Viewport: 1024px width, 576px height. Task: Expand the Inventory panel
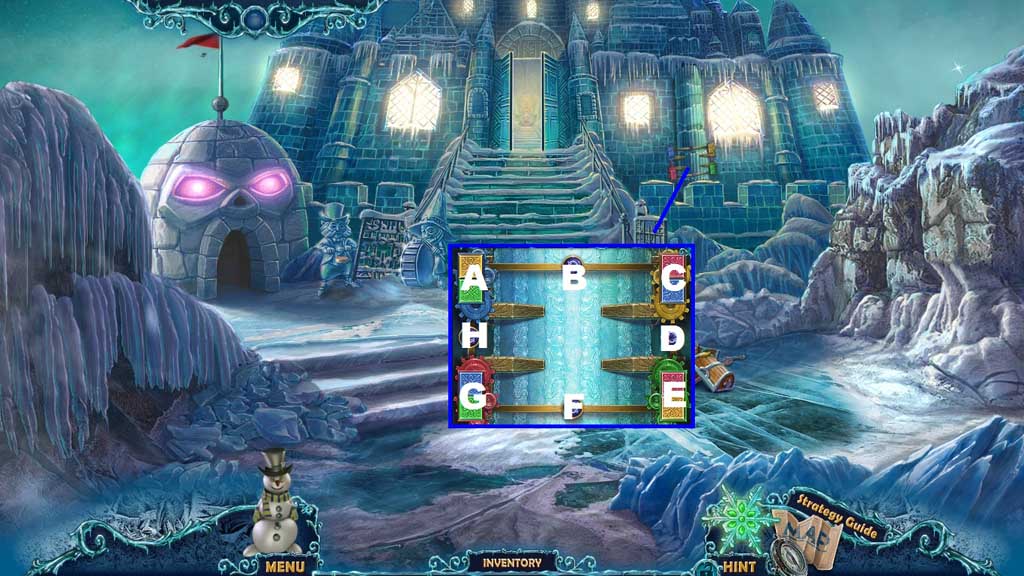512,562
